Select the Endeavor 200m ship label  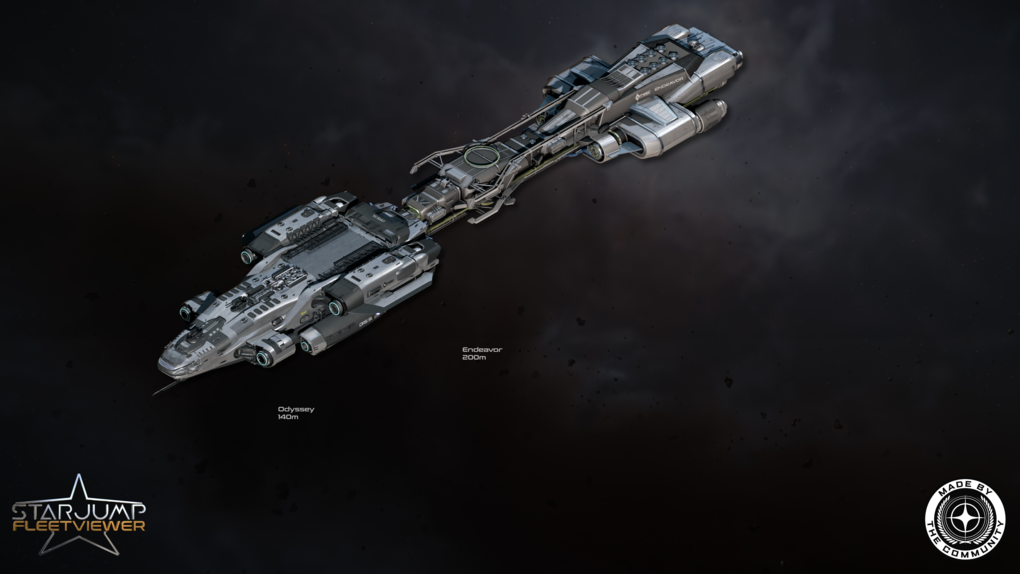pos(481,353)
